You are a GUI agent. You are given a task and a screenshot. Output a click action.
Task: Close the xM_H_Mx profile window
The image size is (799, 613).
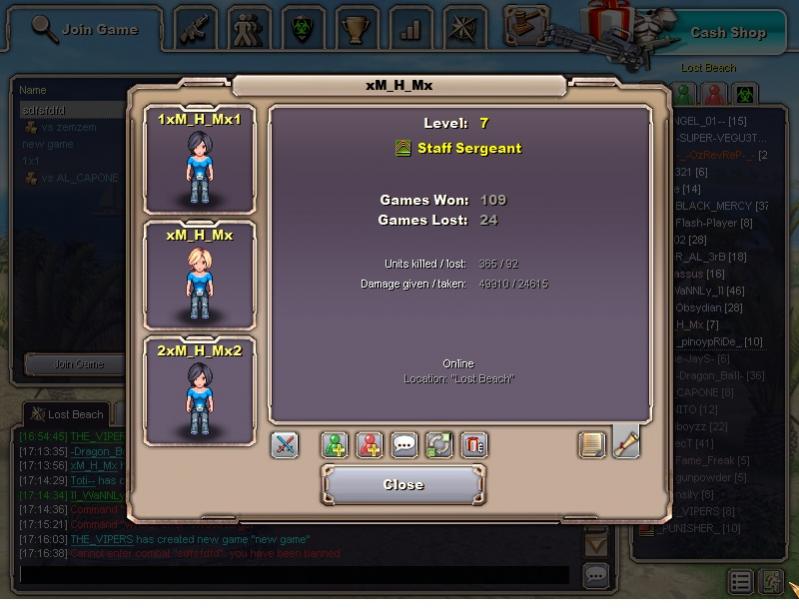point(403,485)
